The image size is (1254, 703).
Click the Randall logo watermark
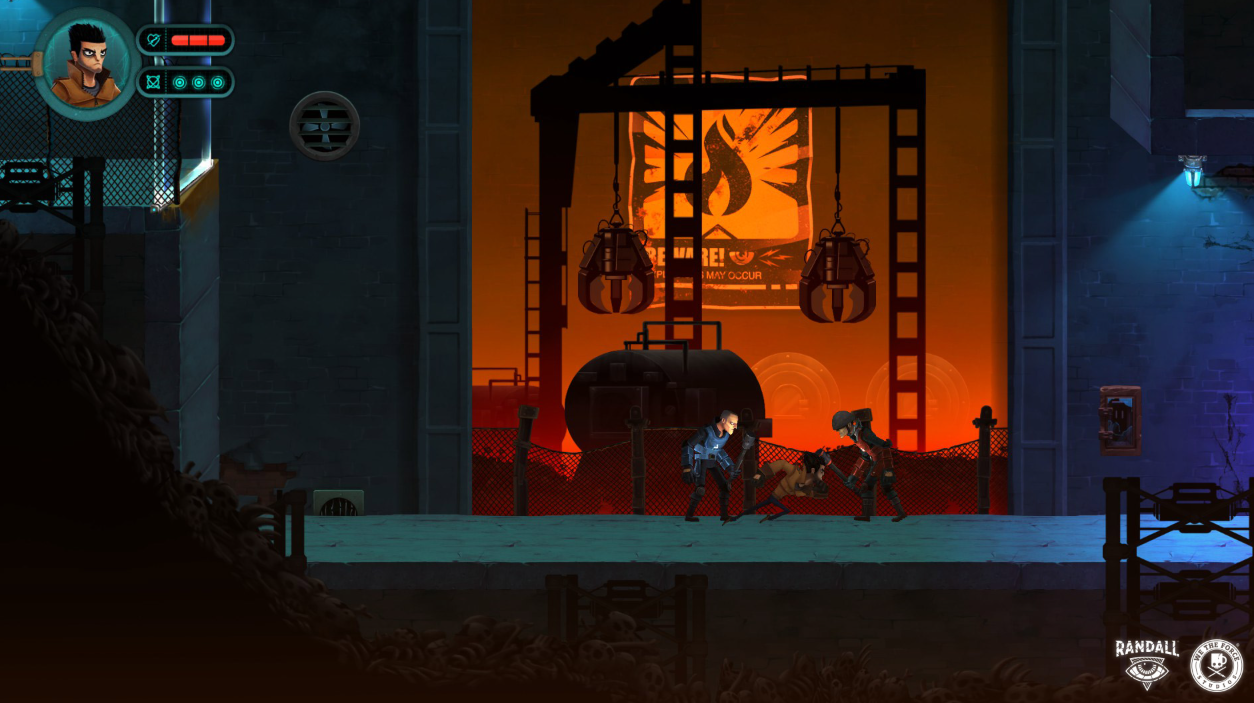click(x=1146, y=663)
